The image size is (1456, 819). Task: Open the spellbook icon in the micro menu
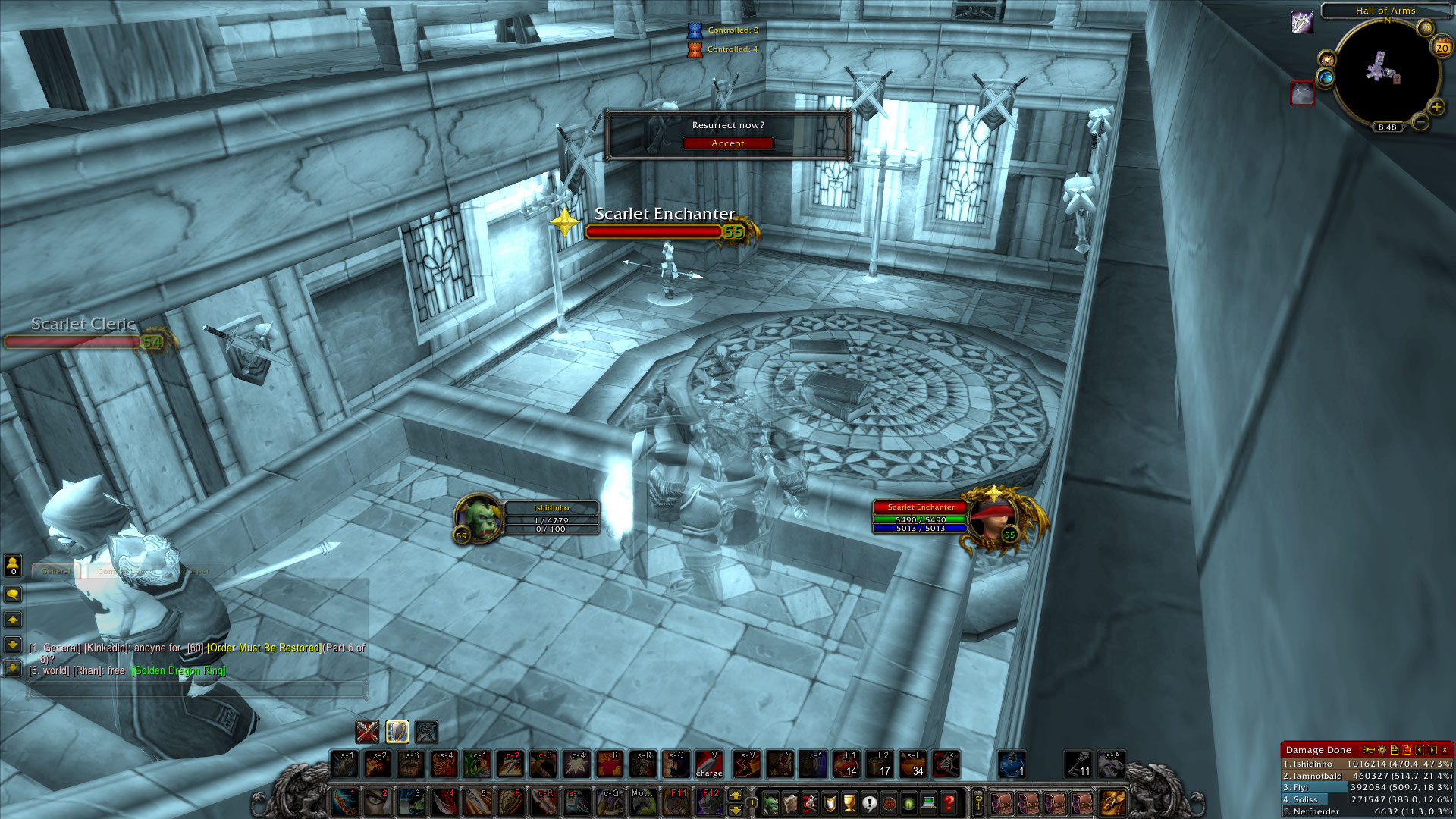click(790, 803)
